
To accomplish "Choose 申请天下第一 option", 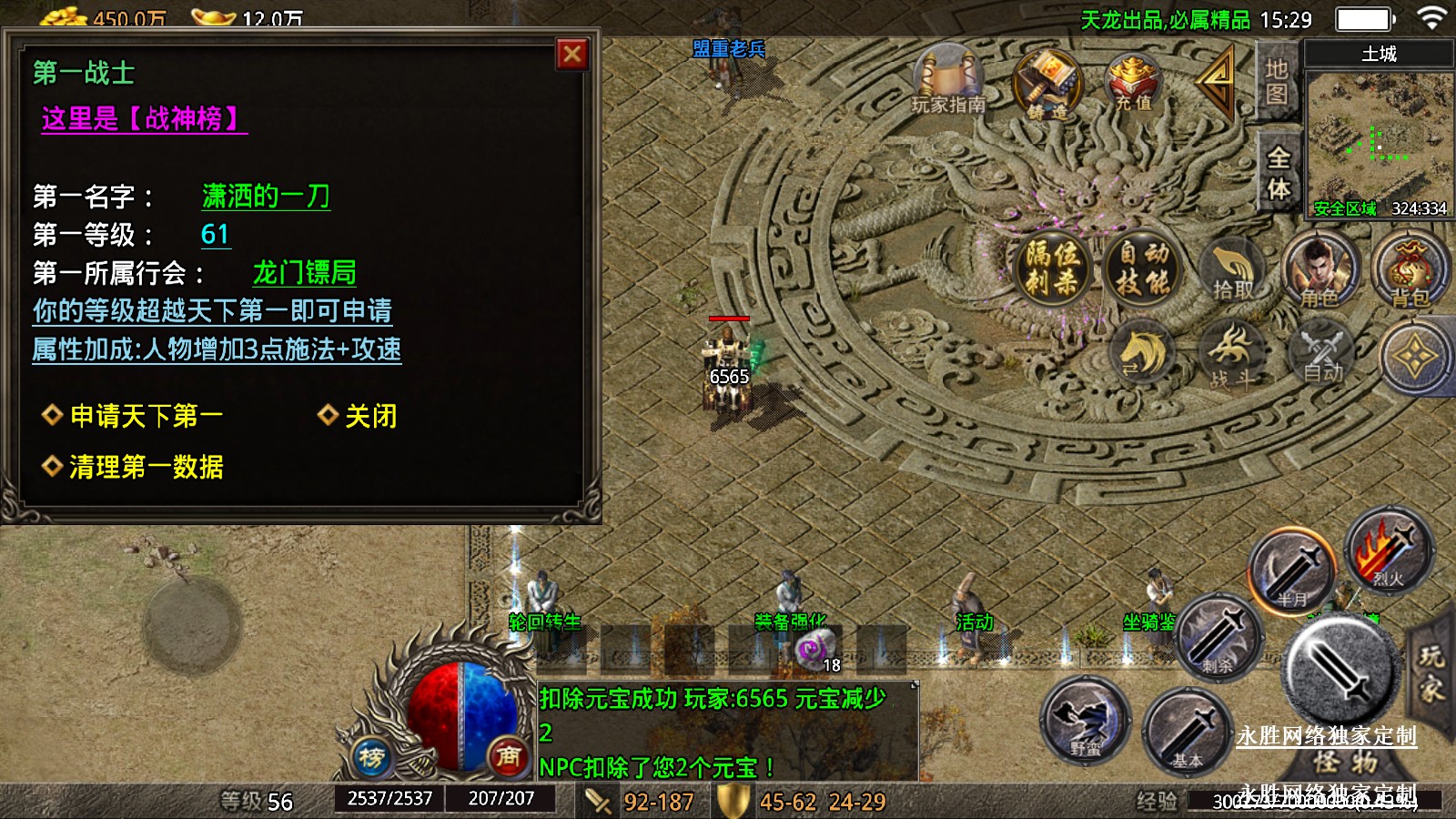I will [146, 416].
